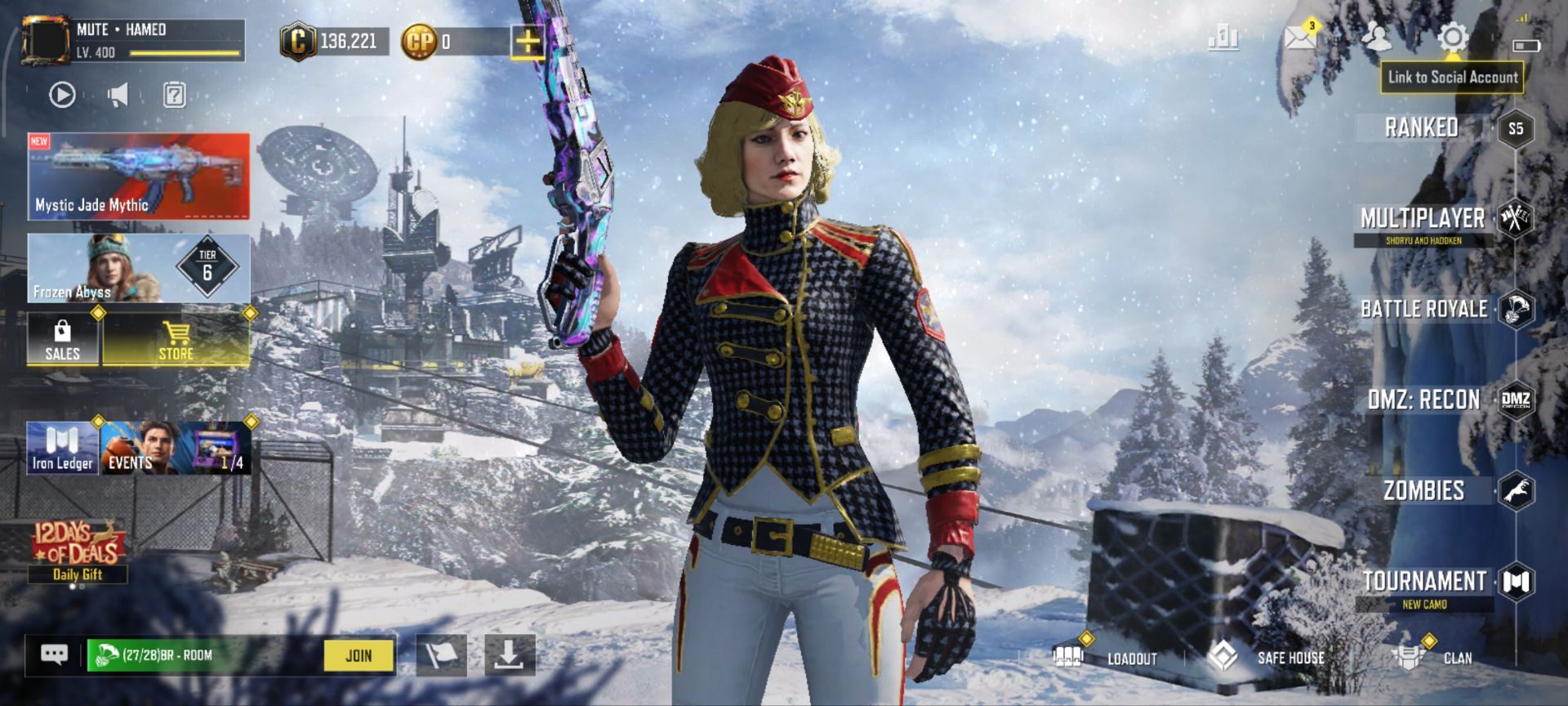This screenshot has height=706, width=1568.
Task: Open the Frozen Abyss battle pass
Action: click(x=138, y=268)
